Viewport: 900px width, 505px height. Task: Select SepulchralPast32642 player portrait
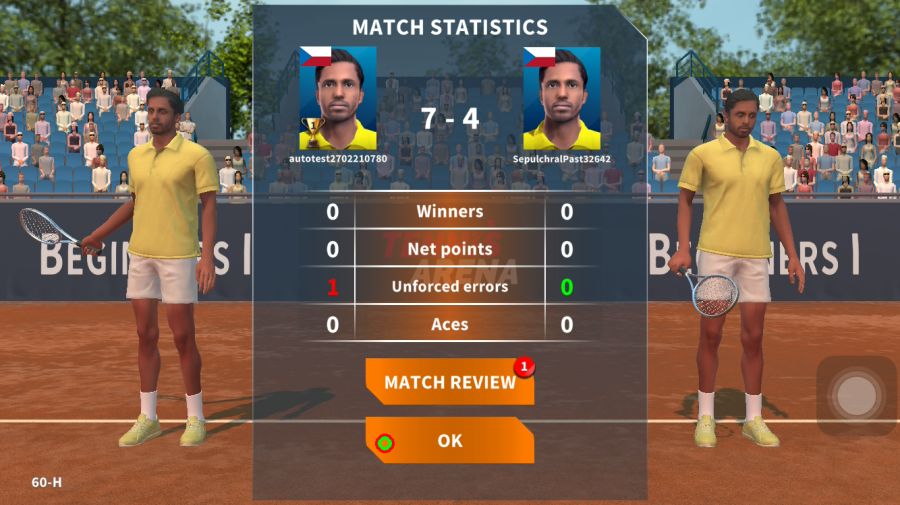coord(561,98)
